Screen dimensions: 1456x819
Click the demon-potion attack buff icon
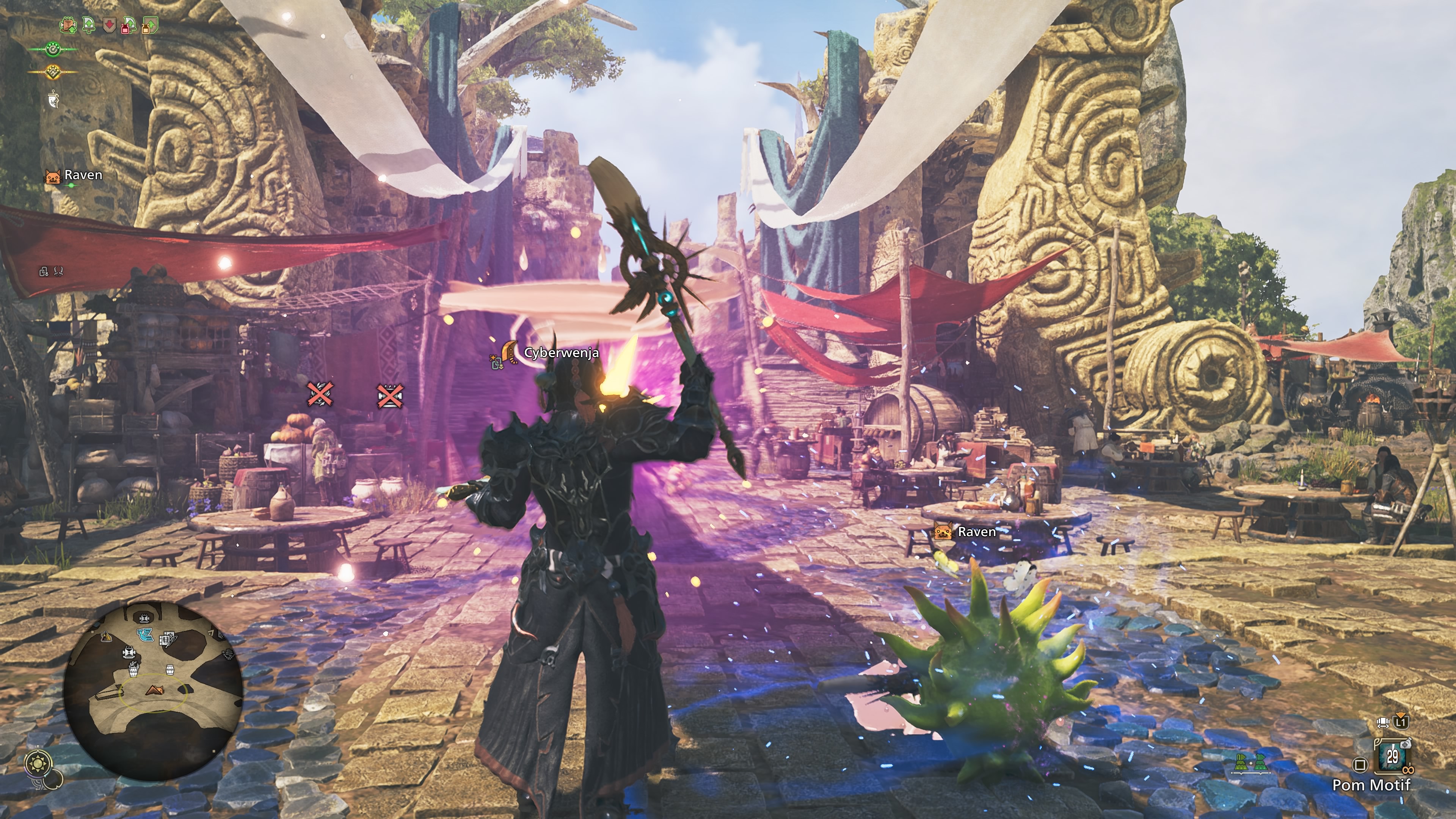pyautogui.click(x=128, y=25)
